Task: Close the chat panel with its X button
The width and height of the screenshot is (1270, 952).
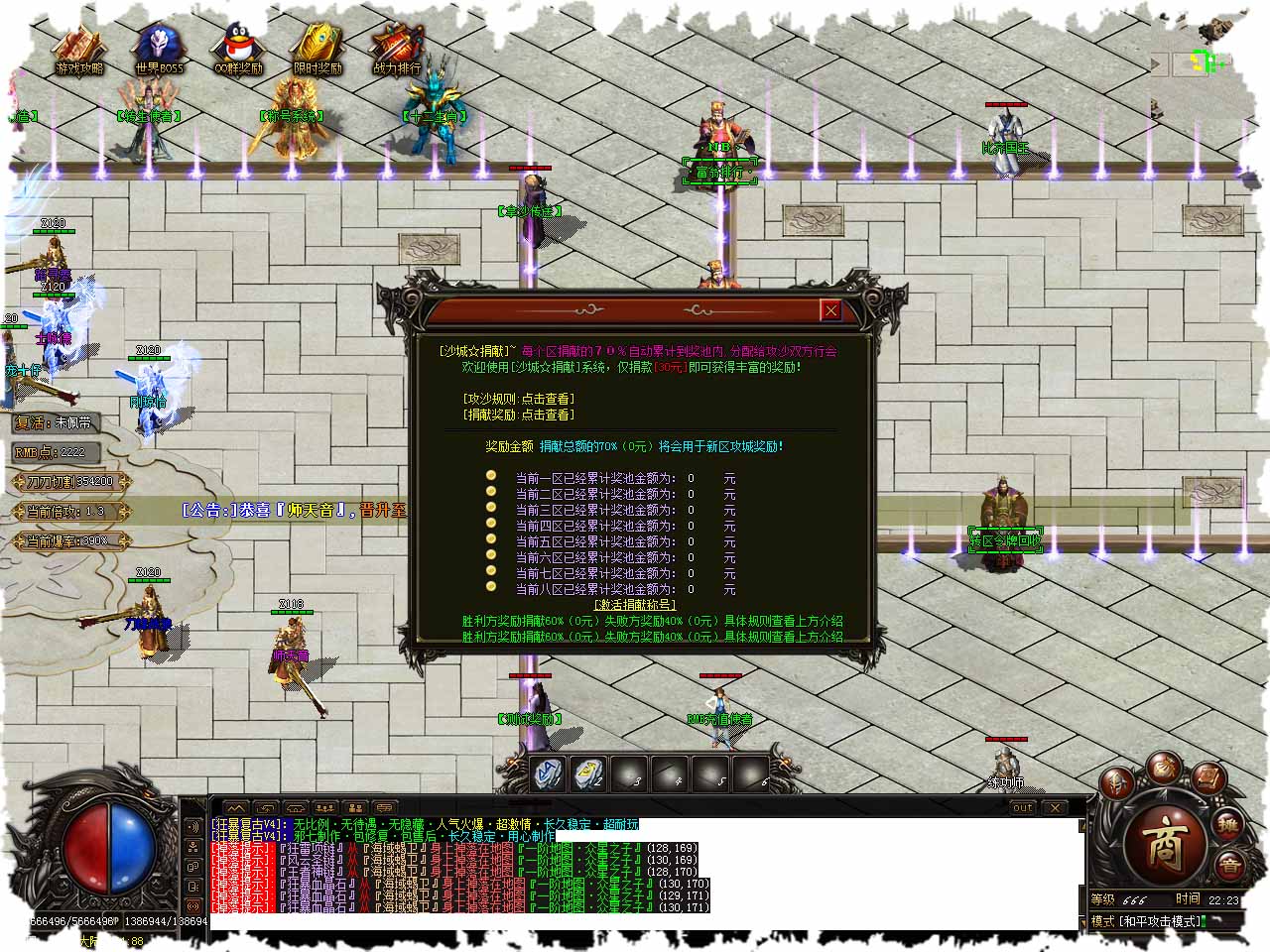Action: 1055,807
